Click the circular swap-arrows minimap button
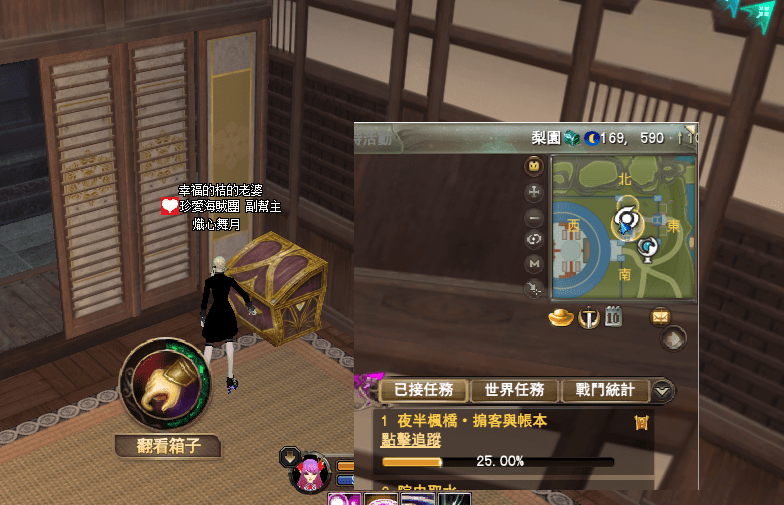 pyautogui.click(x=535, y=240)
